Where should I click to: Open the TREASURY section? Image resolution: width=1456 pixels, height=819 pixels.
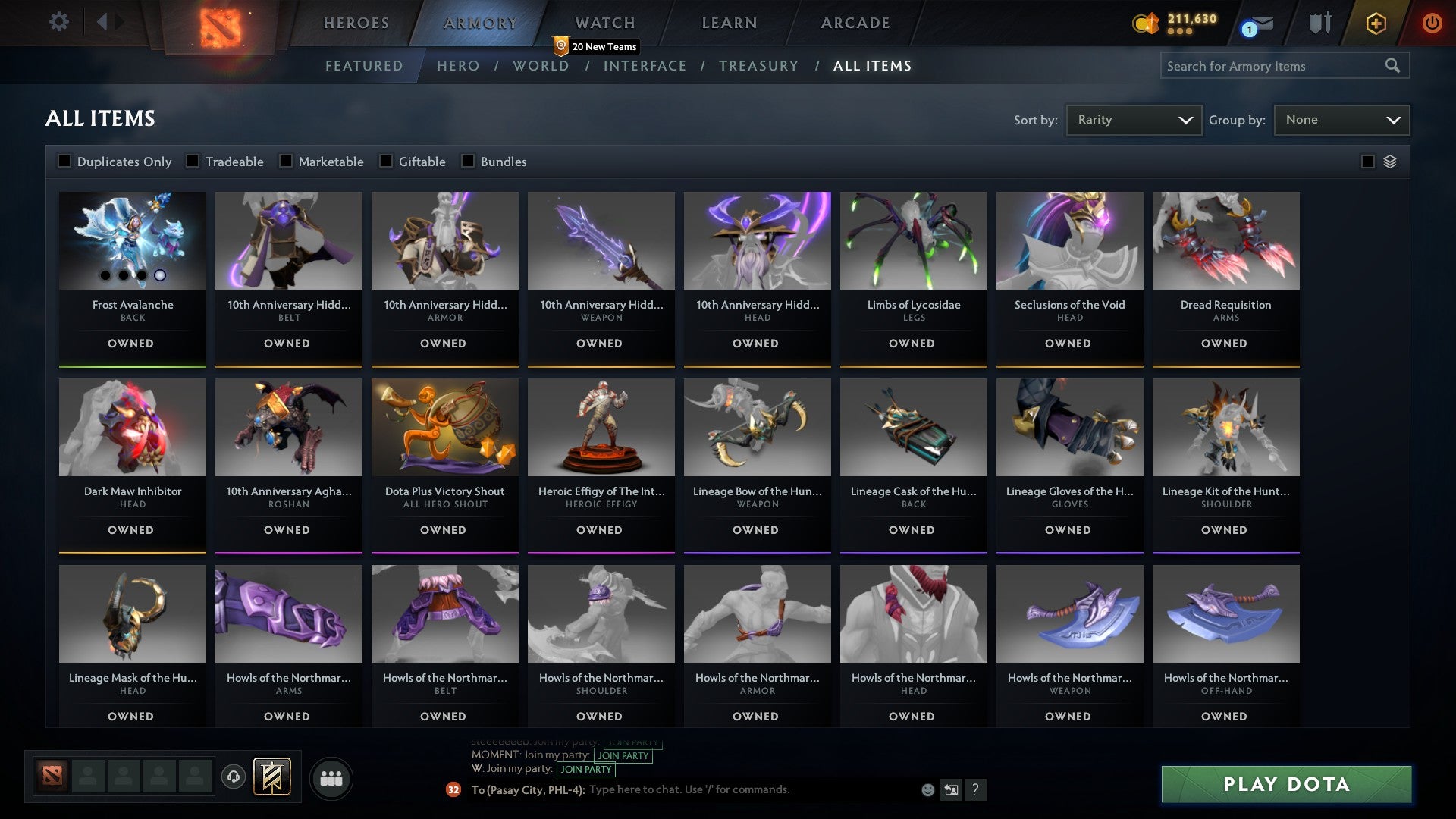click(x=759, y=66)
